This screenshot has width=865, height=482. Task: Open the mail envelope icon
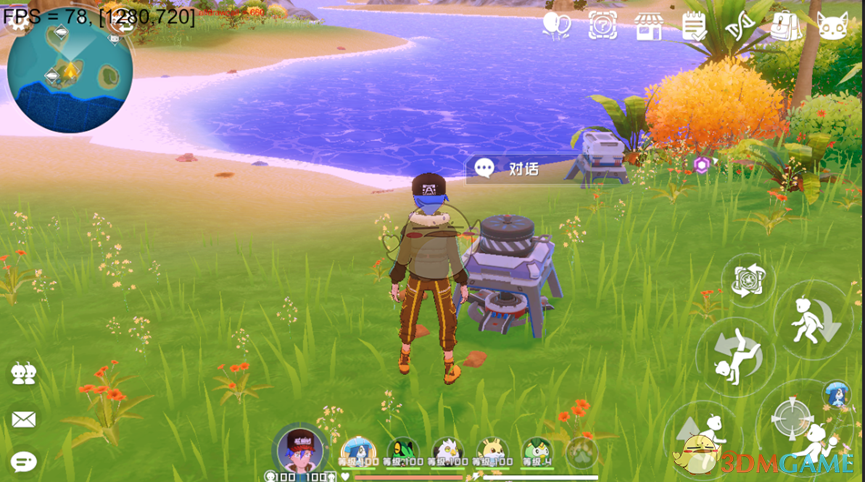click(24, 419)
